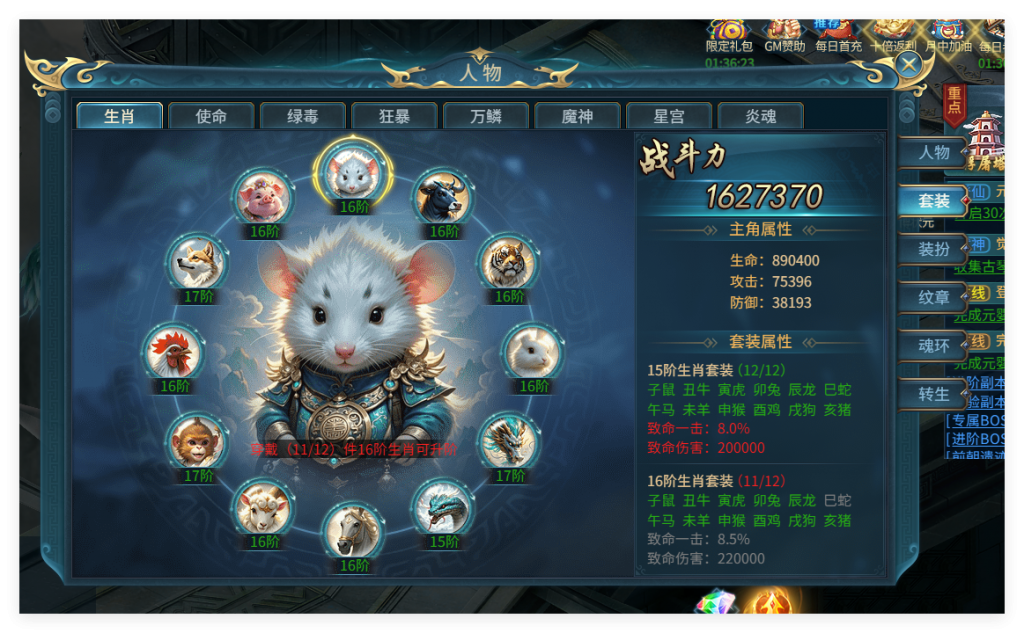Select the 炎魂 tab
The image size is (1024, 633).
[760, 116]
